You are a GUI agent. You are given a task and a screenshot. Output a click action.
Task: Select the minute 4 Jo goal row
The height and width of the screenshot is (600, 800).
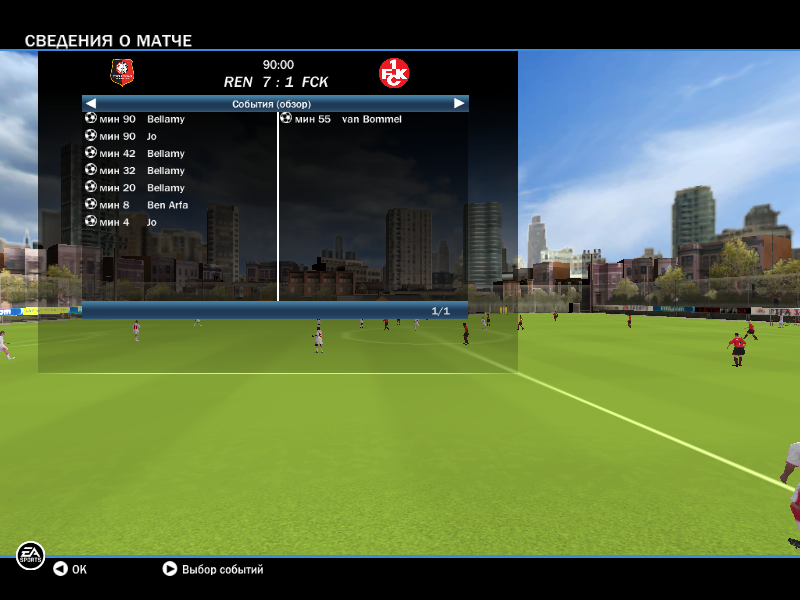[x=152, y=222]
